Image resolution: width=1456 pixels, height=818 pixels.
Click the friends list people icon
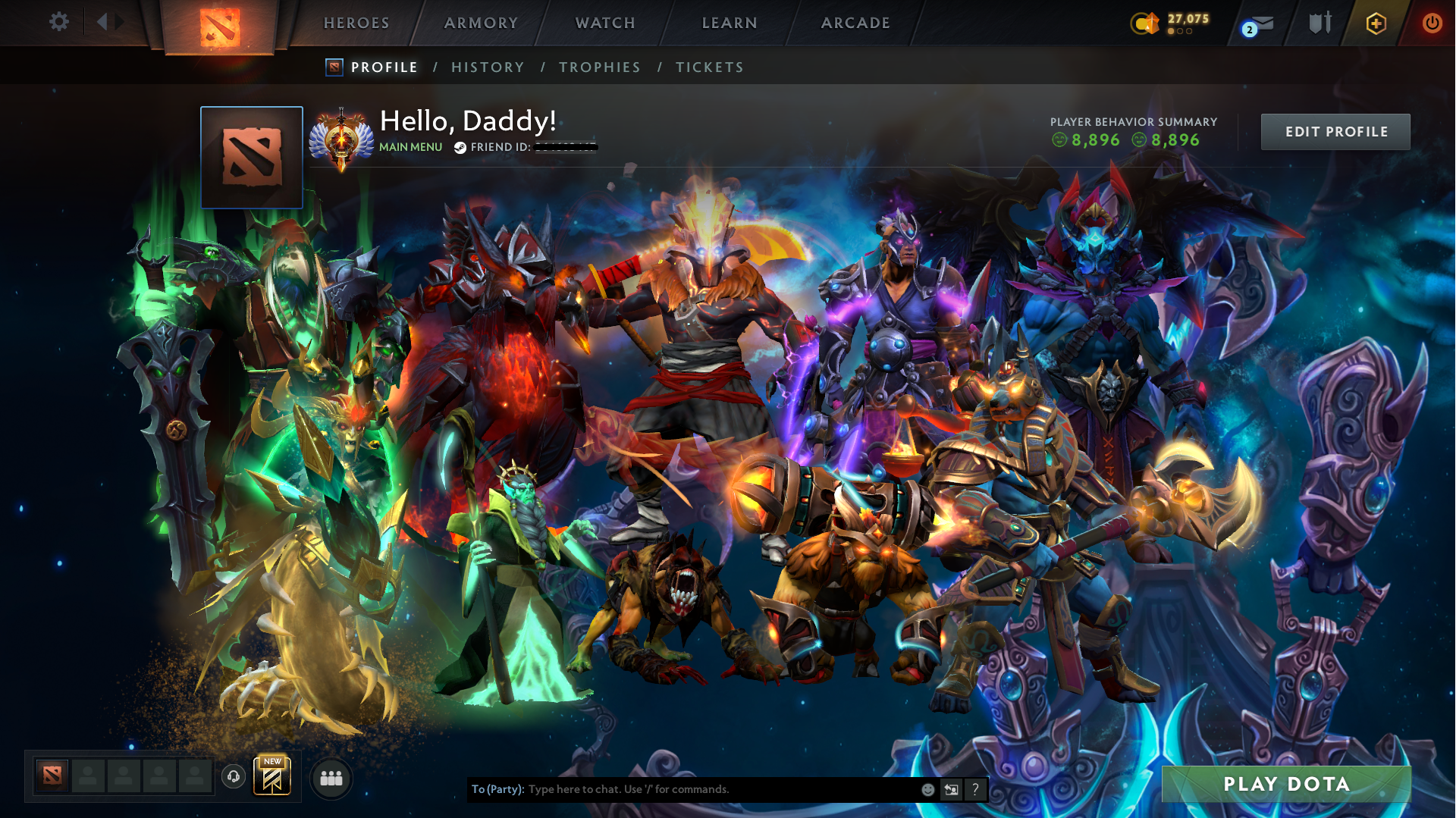(x=331, y=777)
